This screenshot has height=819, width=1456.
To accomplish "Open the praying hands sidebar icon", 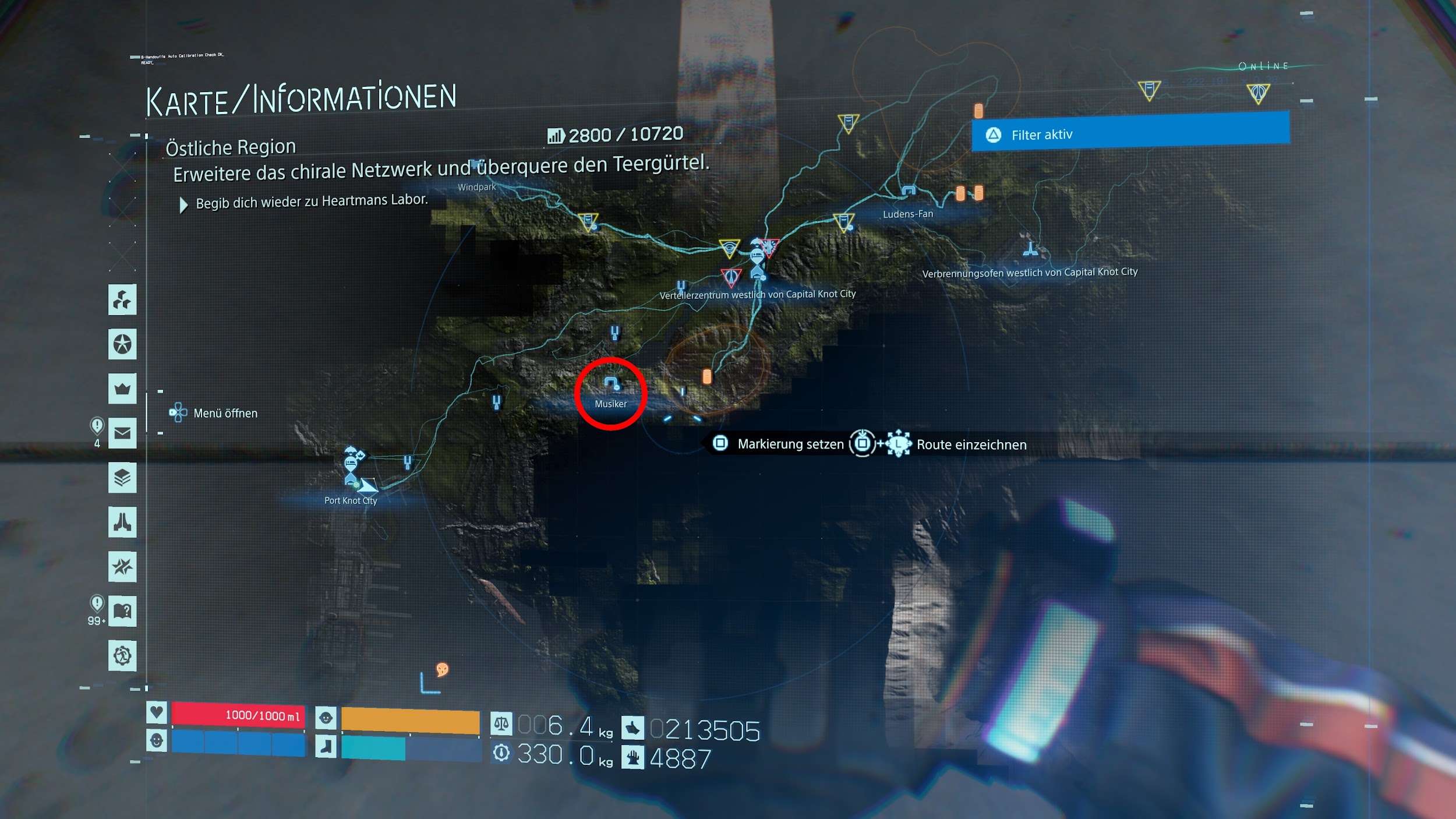I will 122,522.
